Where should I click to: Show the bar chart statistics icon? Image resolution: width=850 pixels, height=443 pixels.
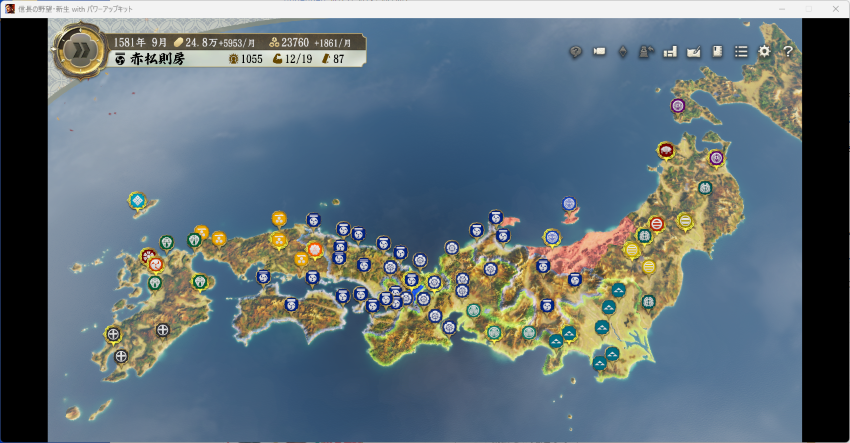point(670,51)
